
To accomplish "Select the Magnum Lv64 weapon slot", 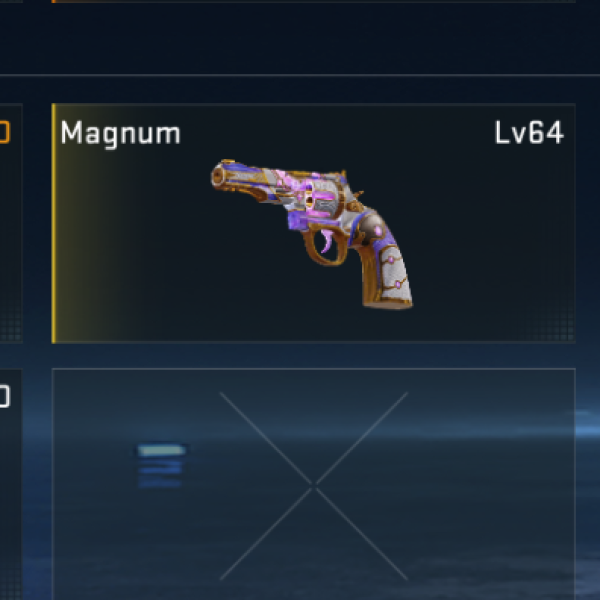I will (x=313, y=224).
